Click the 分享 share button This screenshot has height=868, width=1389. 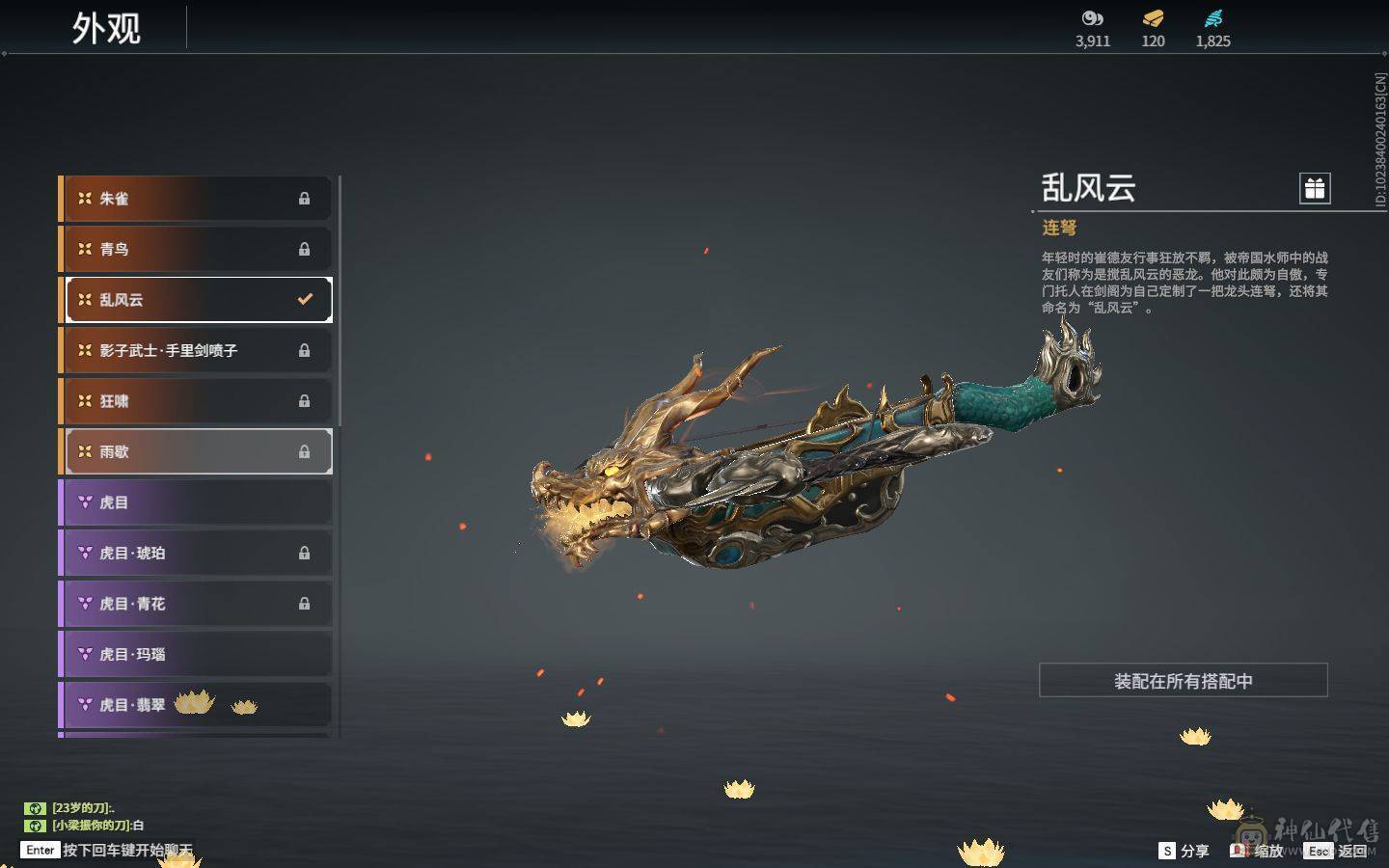1184,851
